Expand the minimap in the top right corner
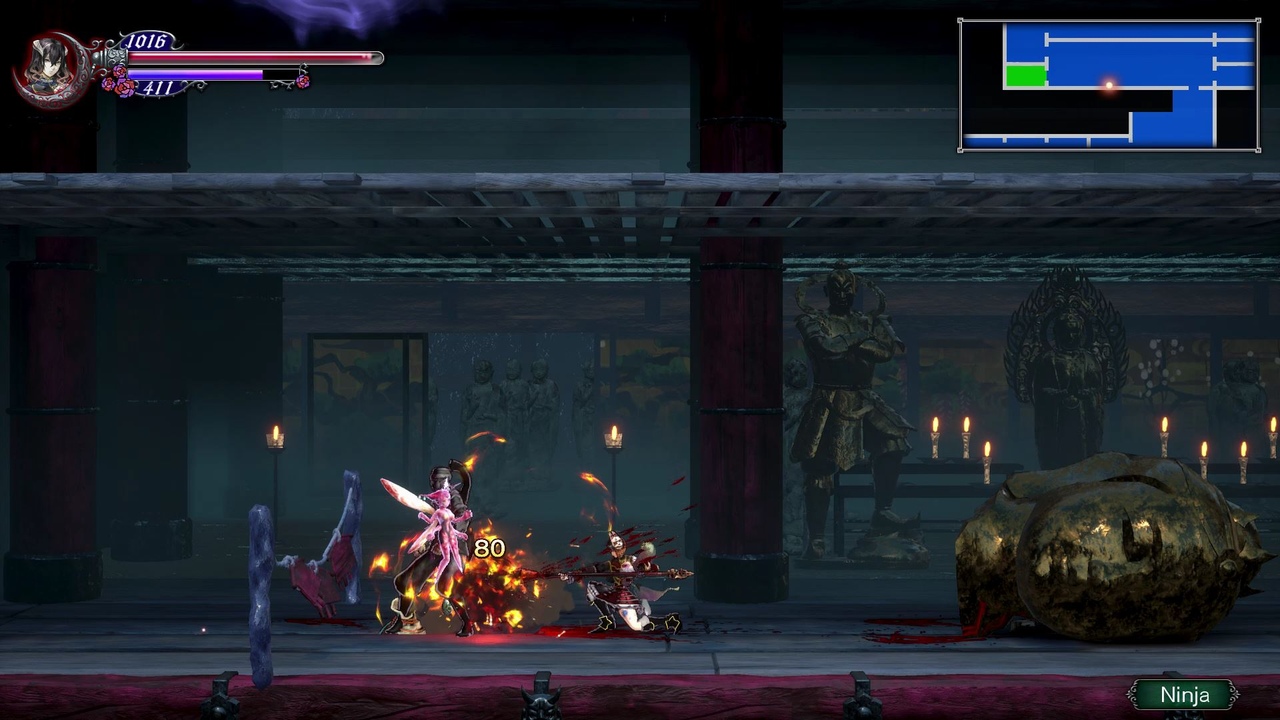This screenshot has width=1280, height=720. click(x=1110, y=85)
